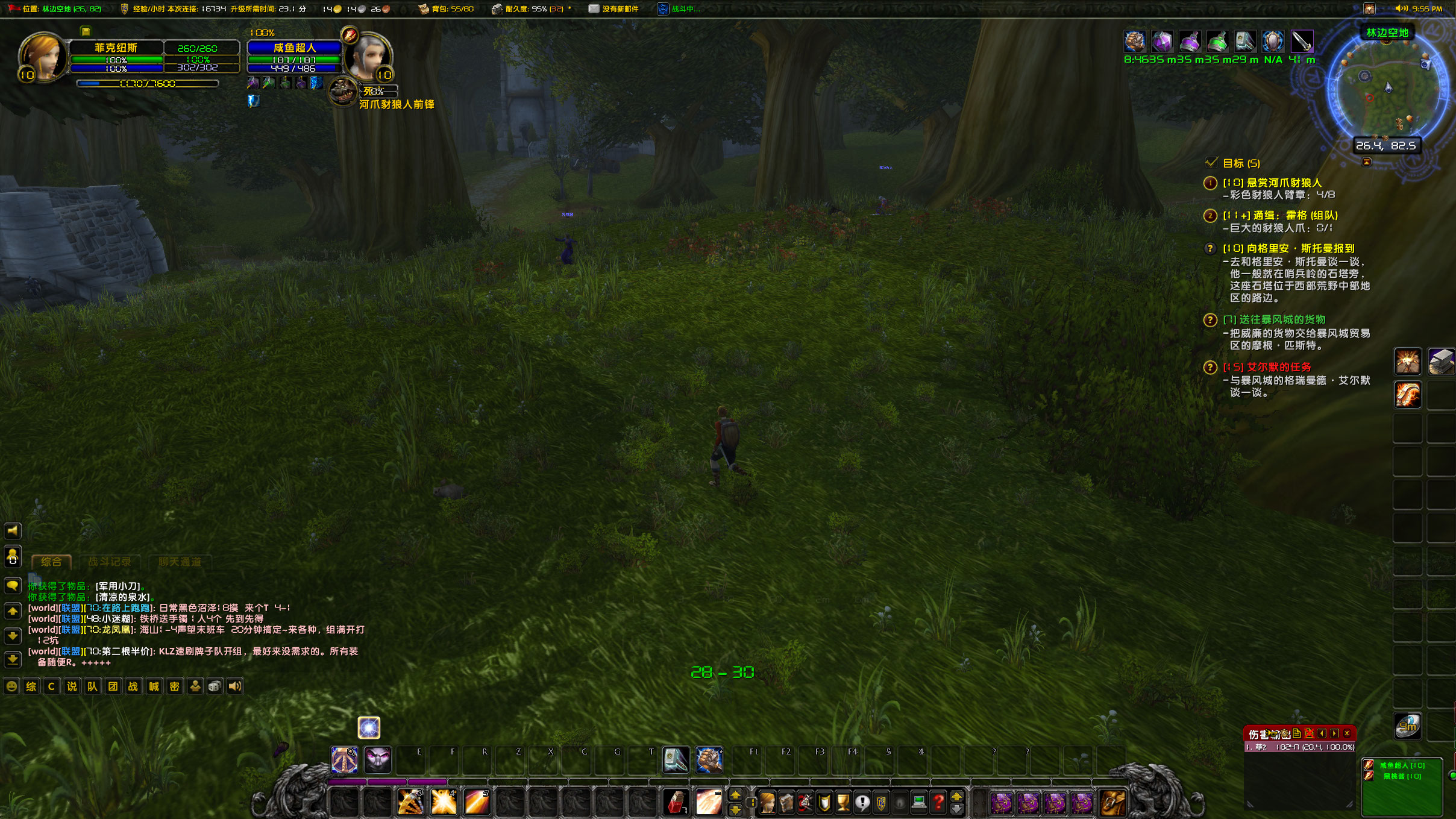The height and width of the screenshot is (819, 1456).
Task: Click the red question mark help icon
Action: pos(938,804)
